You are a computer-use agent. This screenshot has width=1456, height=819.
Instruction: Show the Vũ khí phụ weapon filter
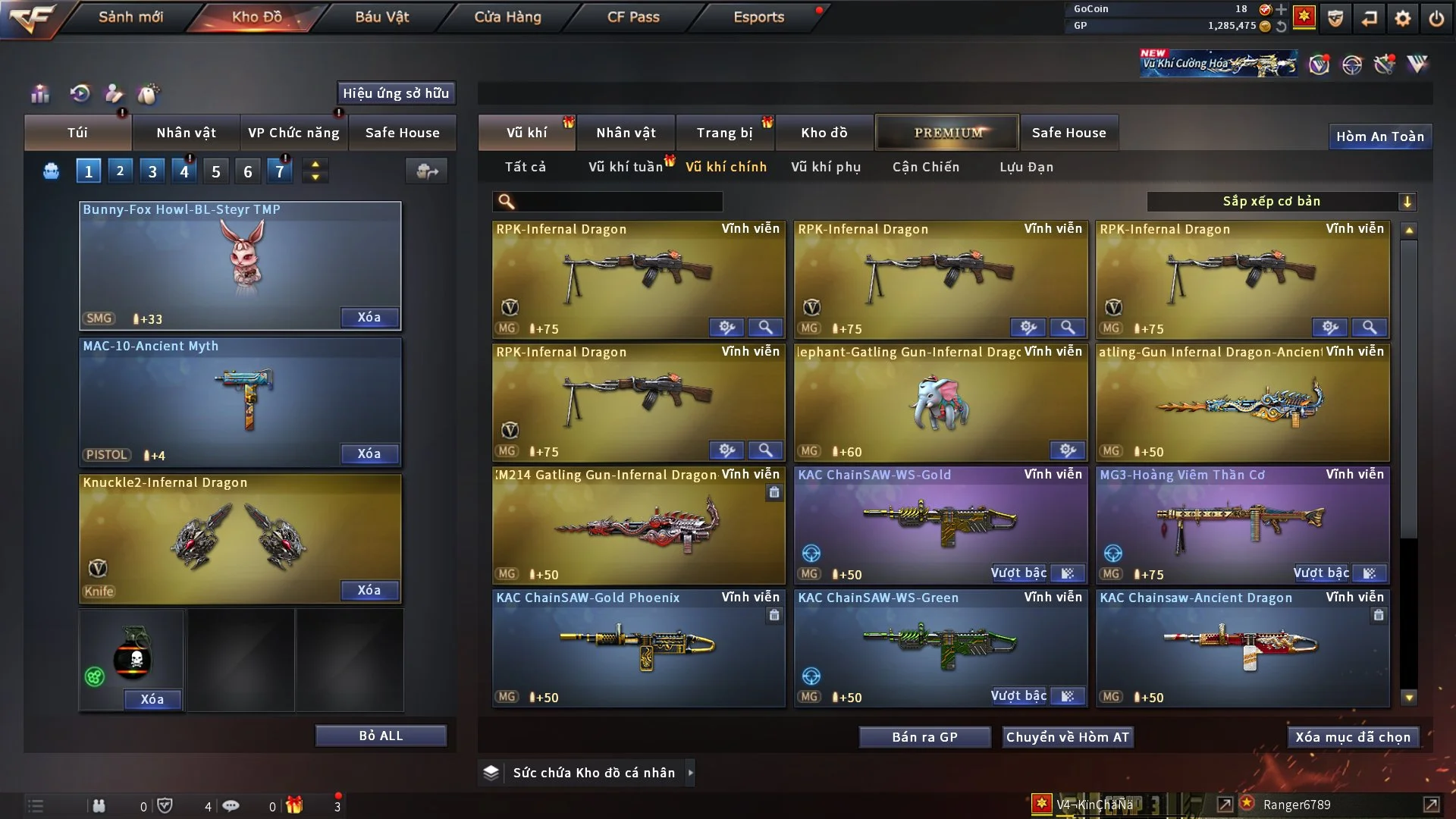[826, 167]
